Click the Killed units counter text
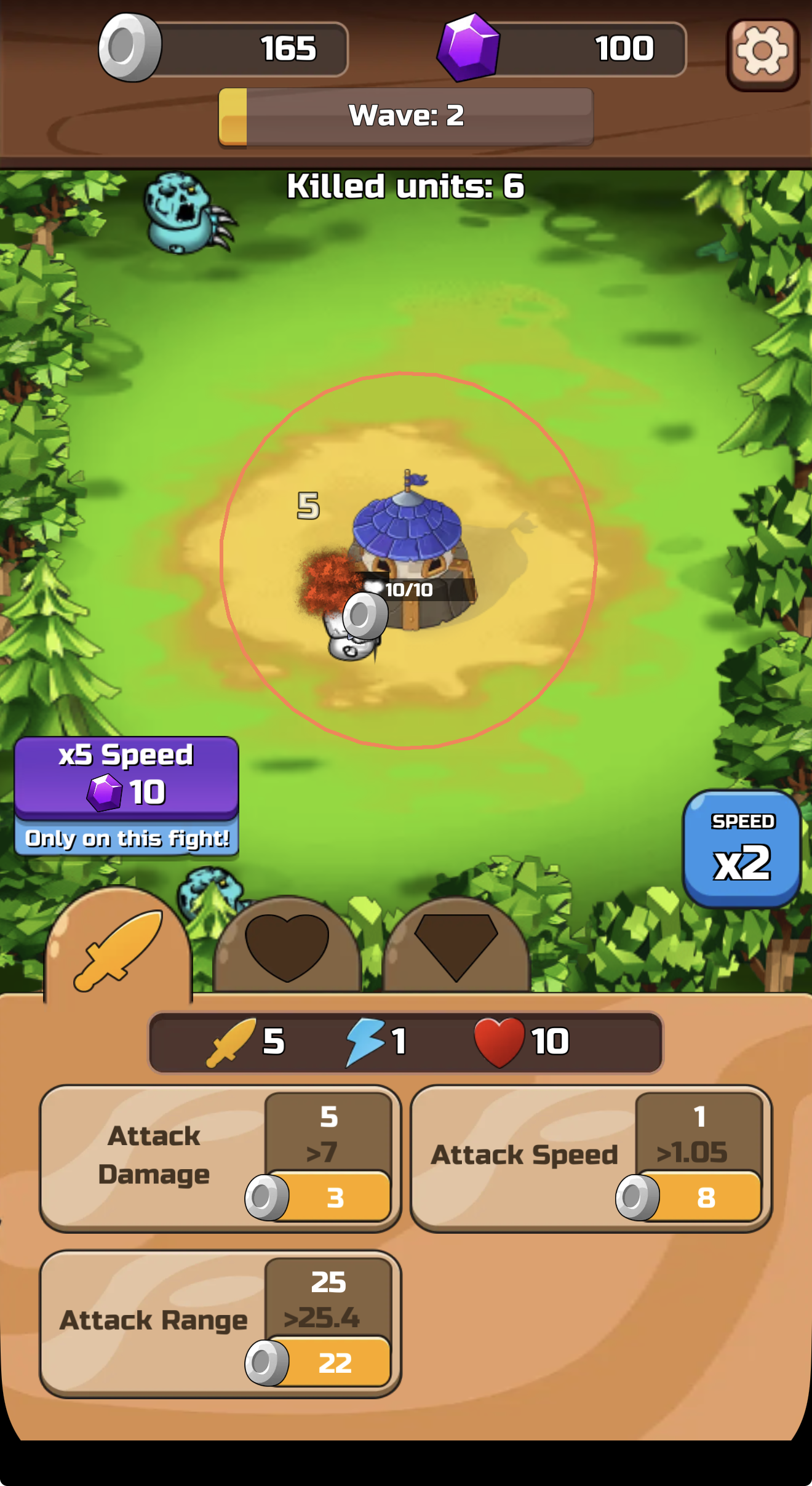Screen dimensions: 812x1486 click(406, 184)
